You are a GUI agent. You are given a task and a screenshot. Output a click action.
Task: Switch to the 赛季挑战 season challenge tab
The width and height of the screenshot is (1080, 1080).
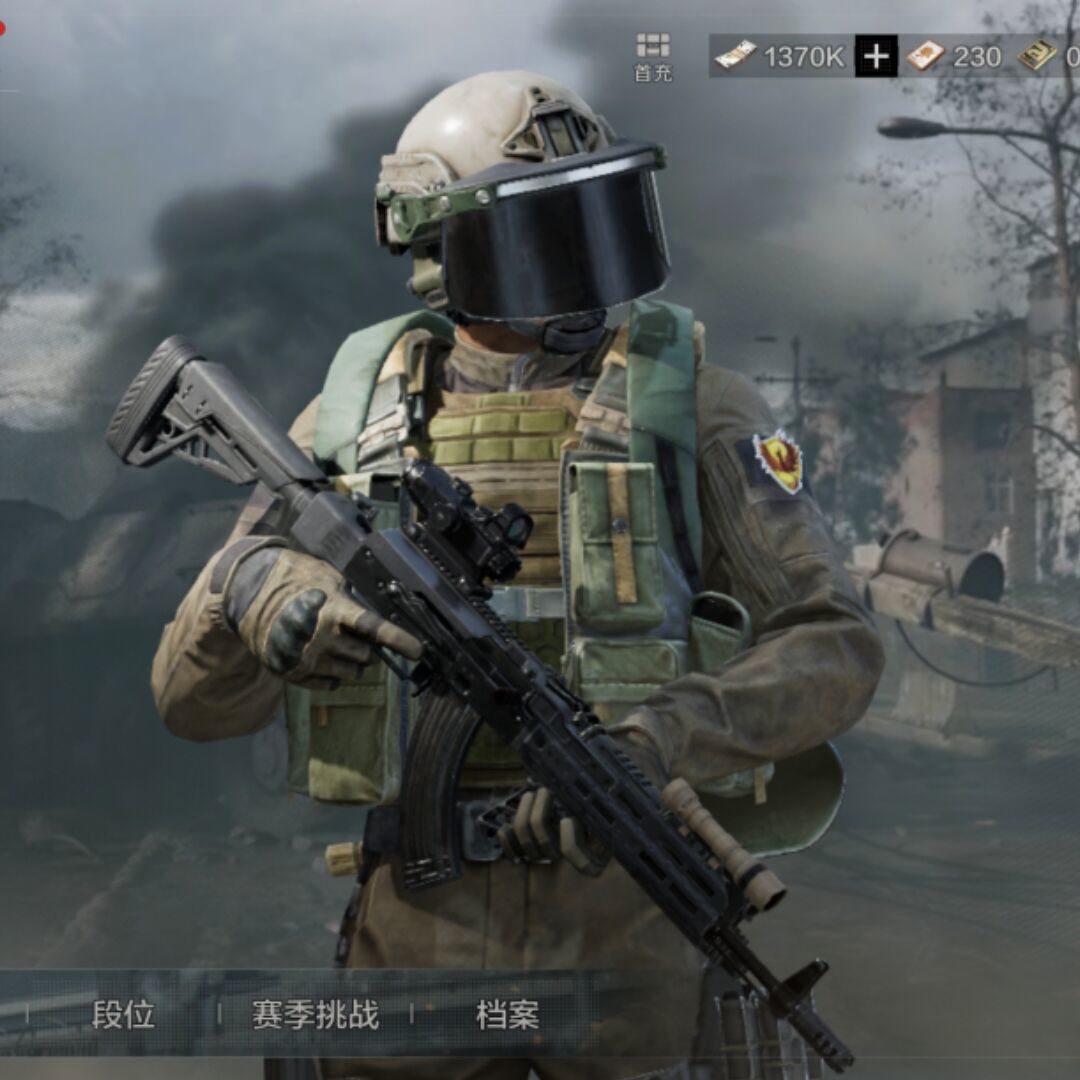[315, 1015]
